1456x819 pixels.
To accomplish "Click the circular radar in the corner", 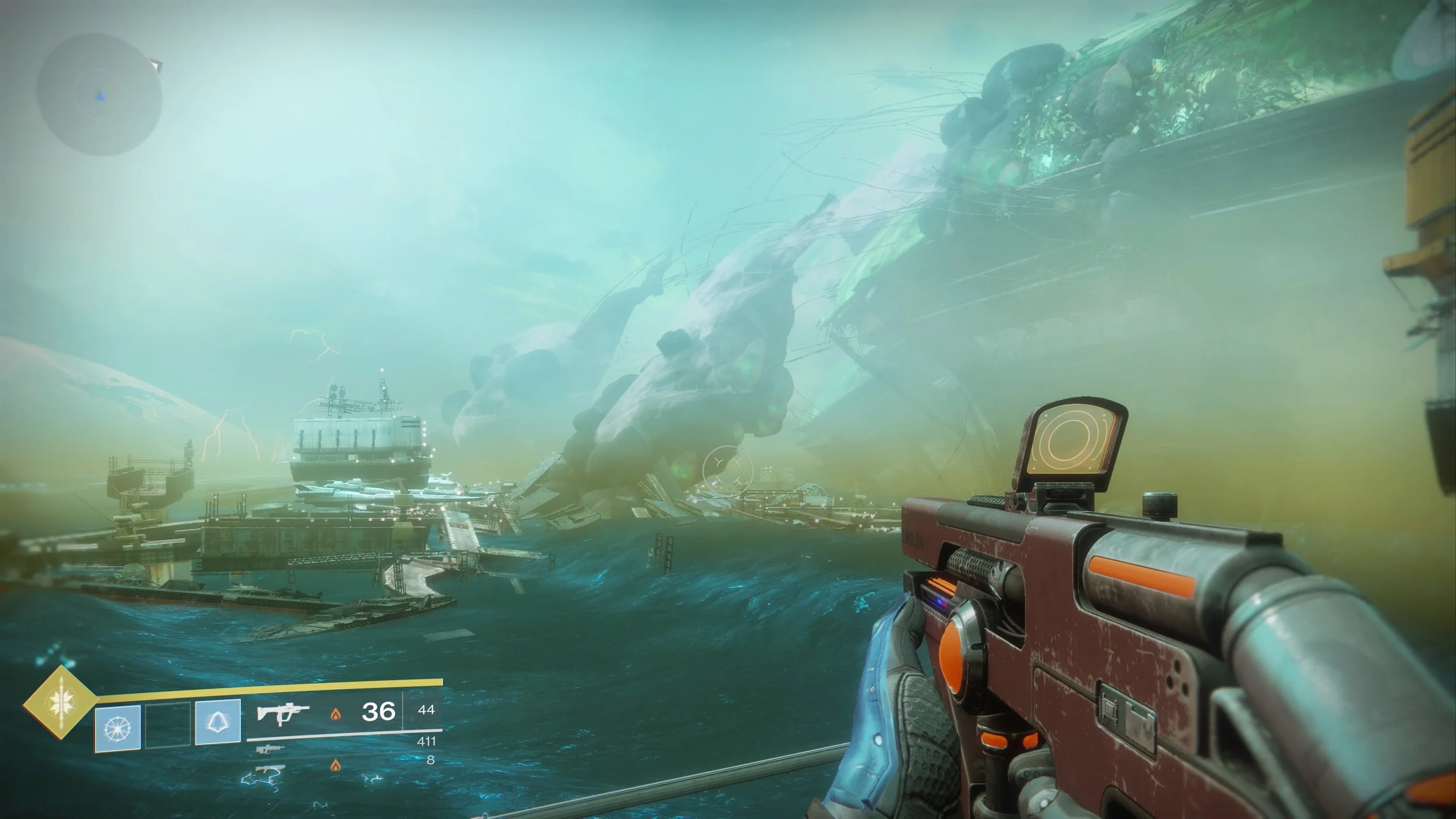I will [x=99, y=95].
